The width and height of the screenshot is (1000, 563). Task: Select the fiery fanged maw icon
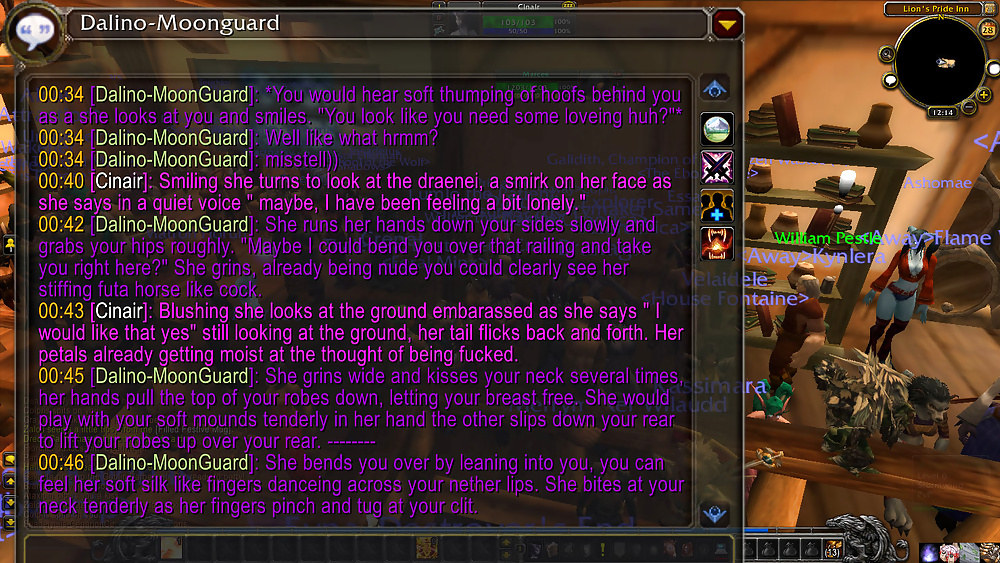[717, 243]
